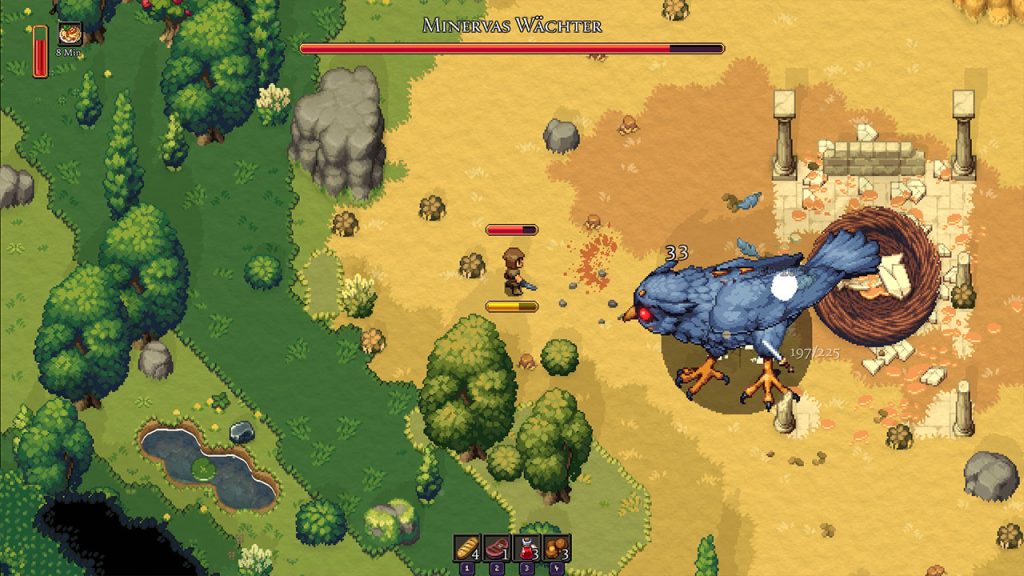Choose the golden nuts hotbar slot
The width and height of the screenshot is (1024, 576).
click(x=557, y=547)
